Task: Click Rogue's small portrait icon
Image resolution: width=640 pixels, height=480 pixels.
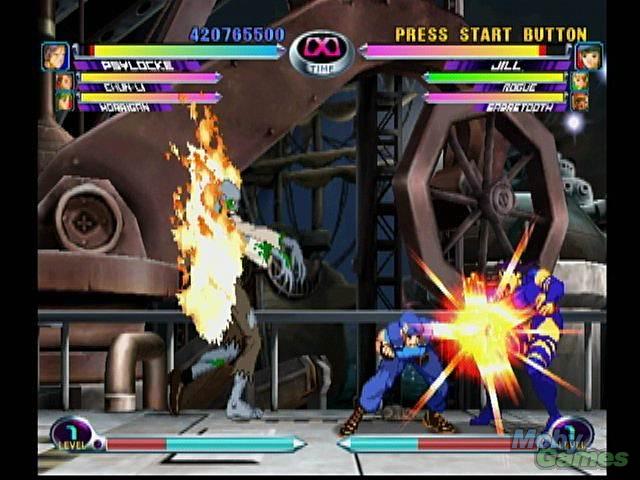Action: click(x=579, y=80)
